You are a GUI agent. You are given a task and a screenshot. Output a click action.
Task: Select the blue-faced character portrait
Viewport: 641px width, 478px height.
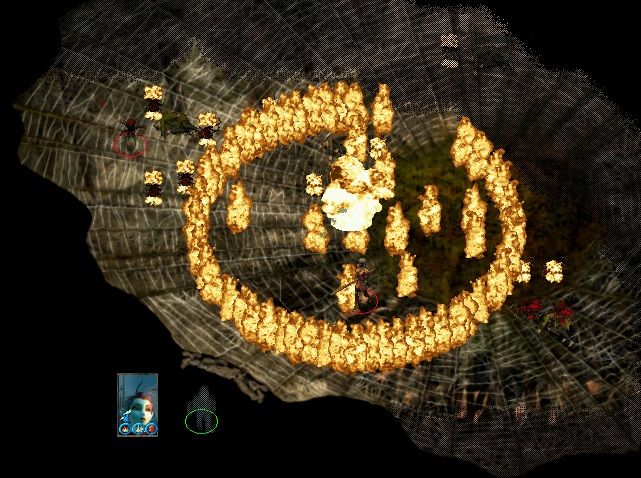point(137,398)
